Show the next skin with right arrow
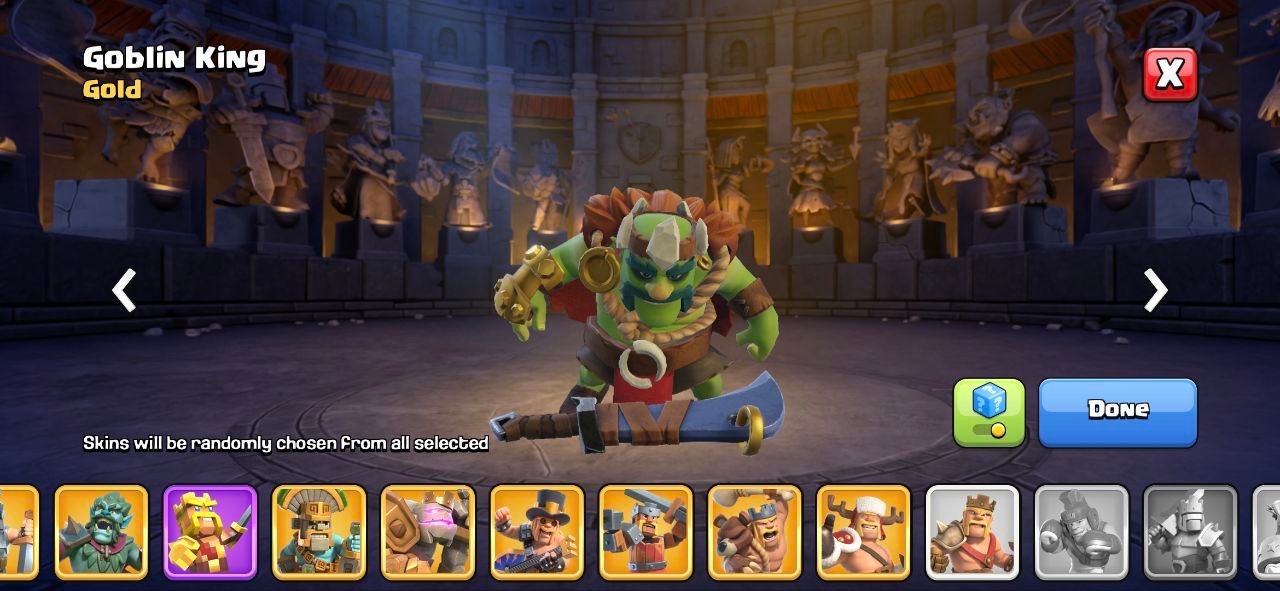This screenshot has width=1280, height=591. pos(1155,291)
